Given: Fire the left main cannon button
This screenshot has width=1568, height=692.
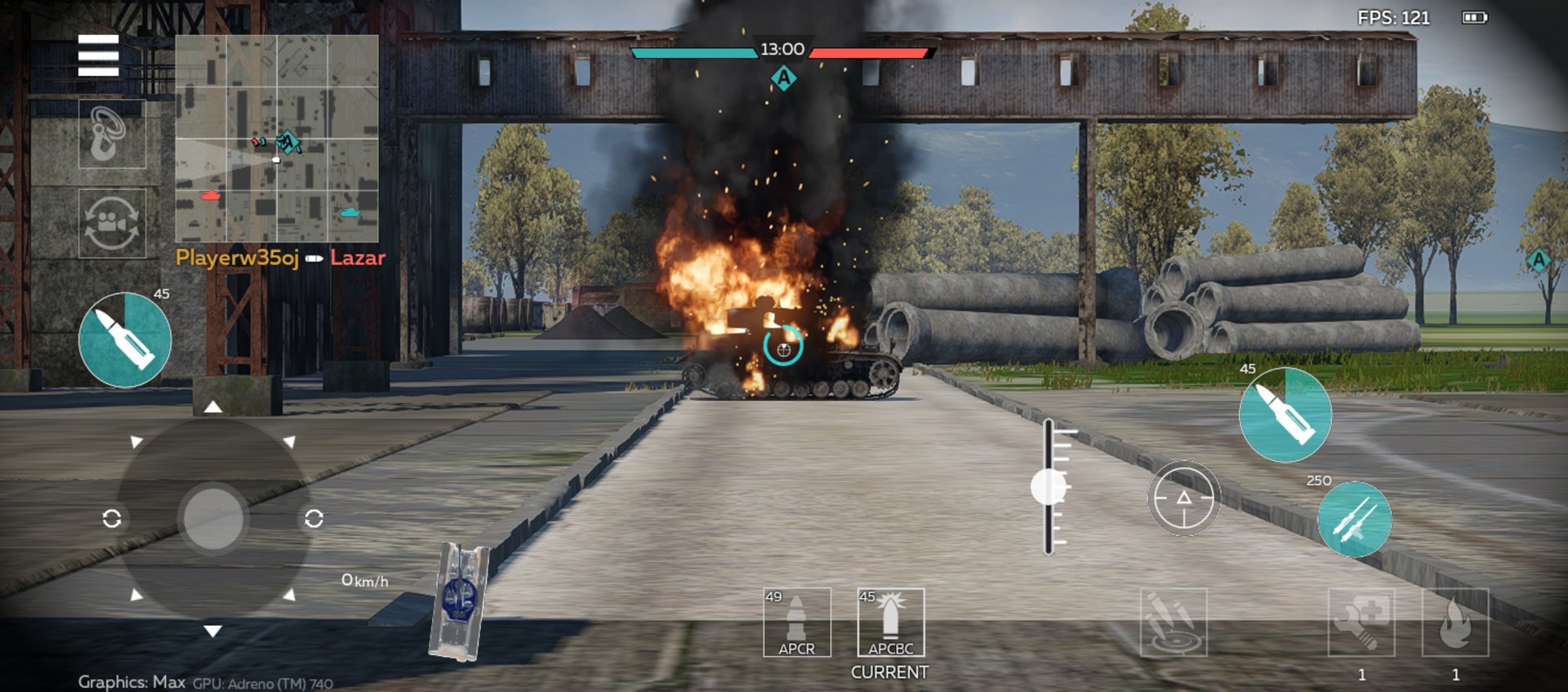Looking at the screenshot, I should [x=125, y=340].
